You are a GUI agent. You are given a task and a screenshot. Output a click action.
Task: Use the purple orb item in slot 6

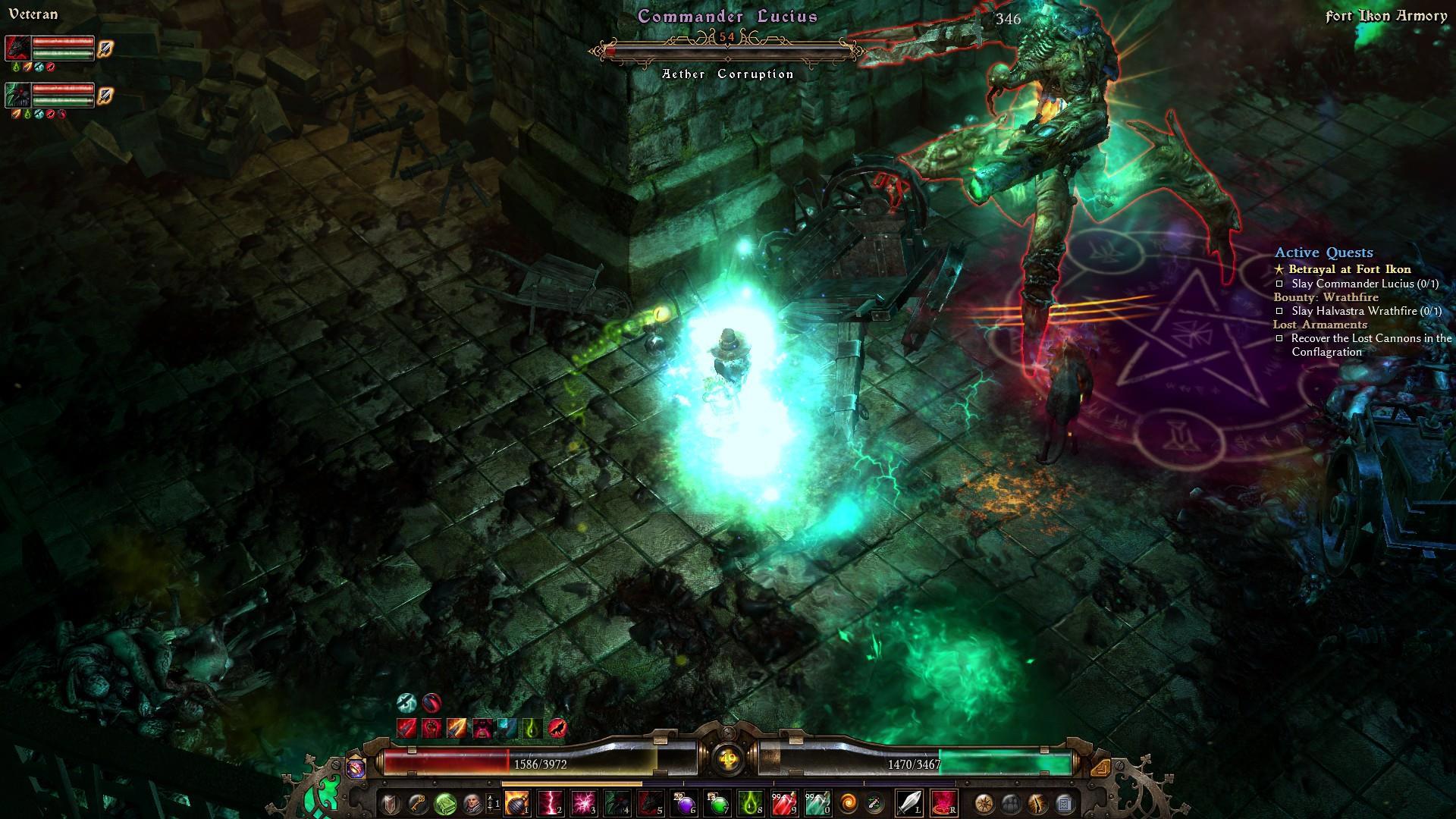[682, 803]
